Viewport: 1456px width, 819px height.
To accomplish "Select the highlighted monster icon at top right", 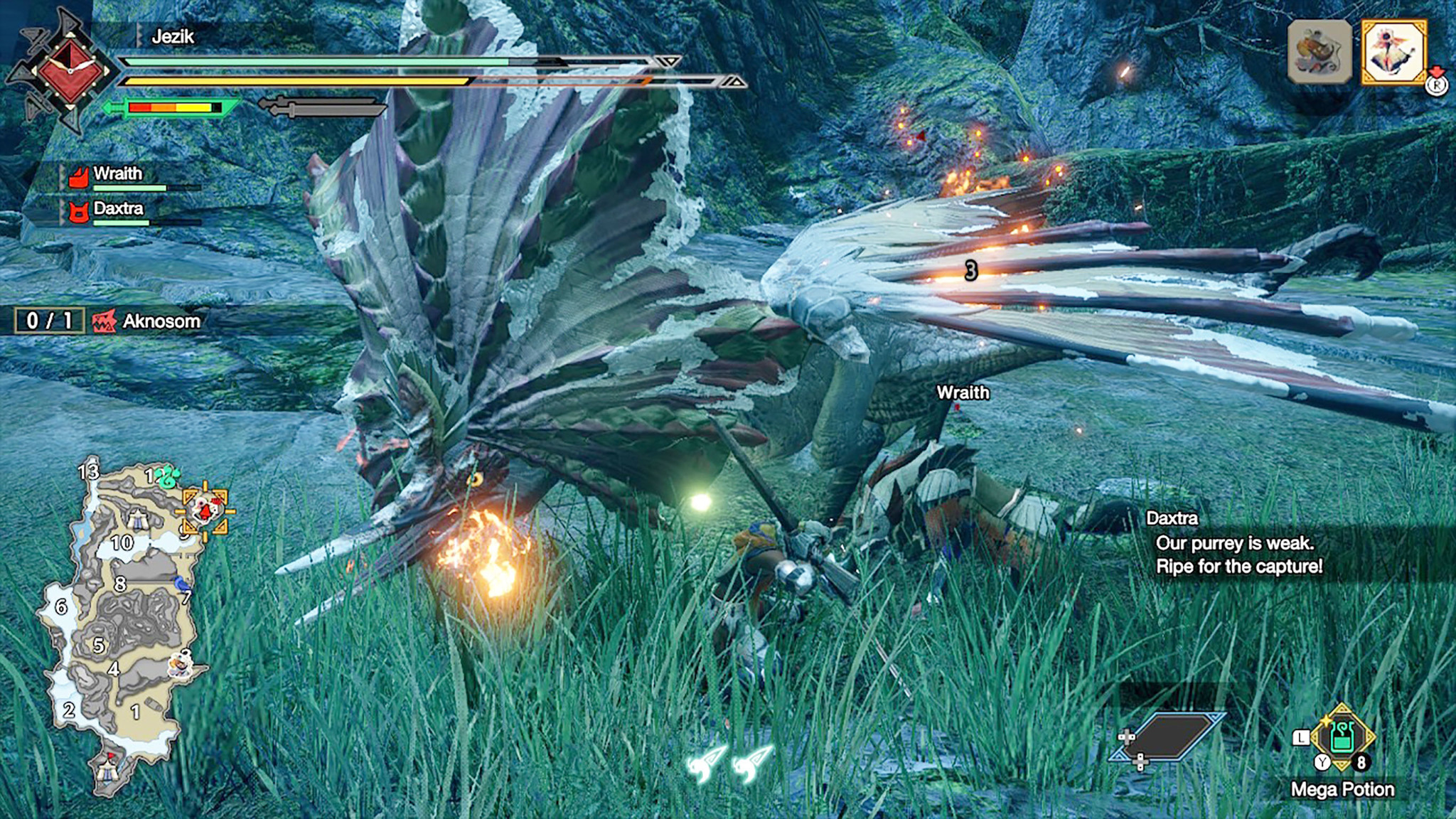I will click(x=1393, y=52).
